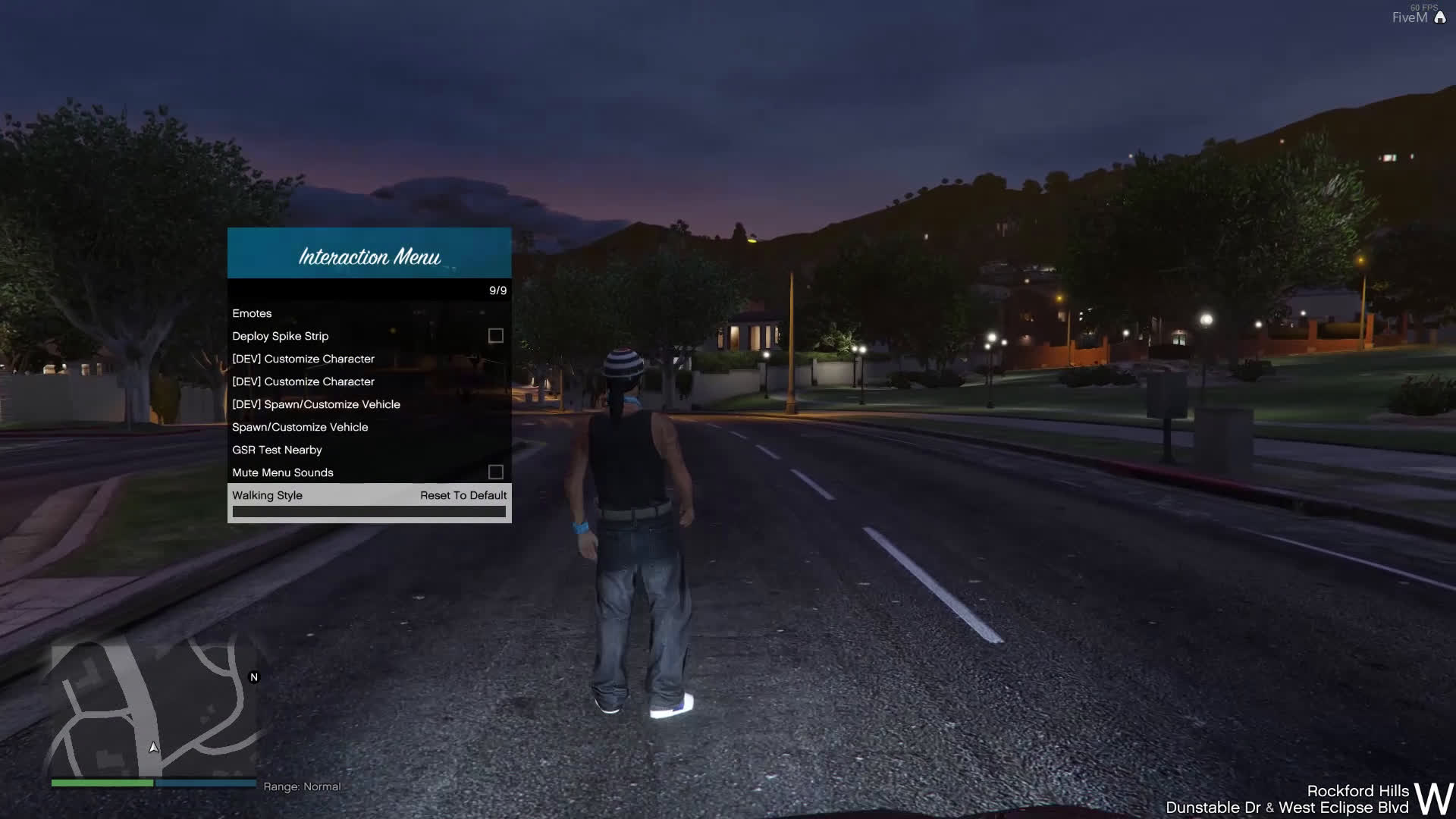Choose the non-DEV Spawn/Customize Vehicle entry
The image size is (1456, 819).
(300, 427)
